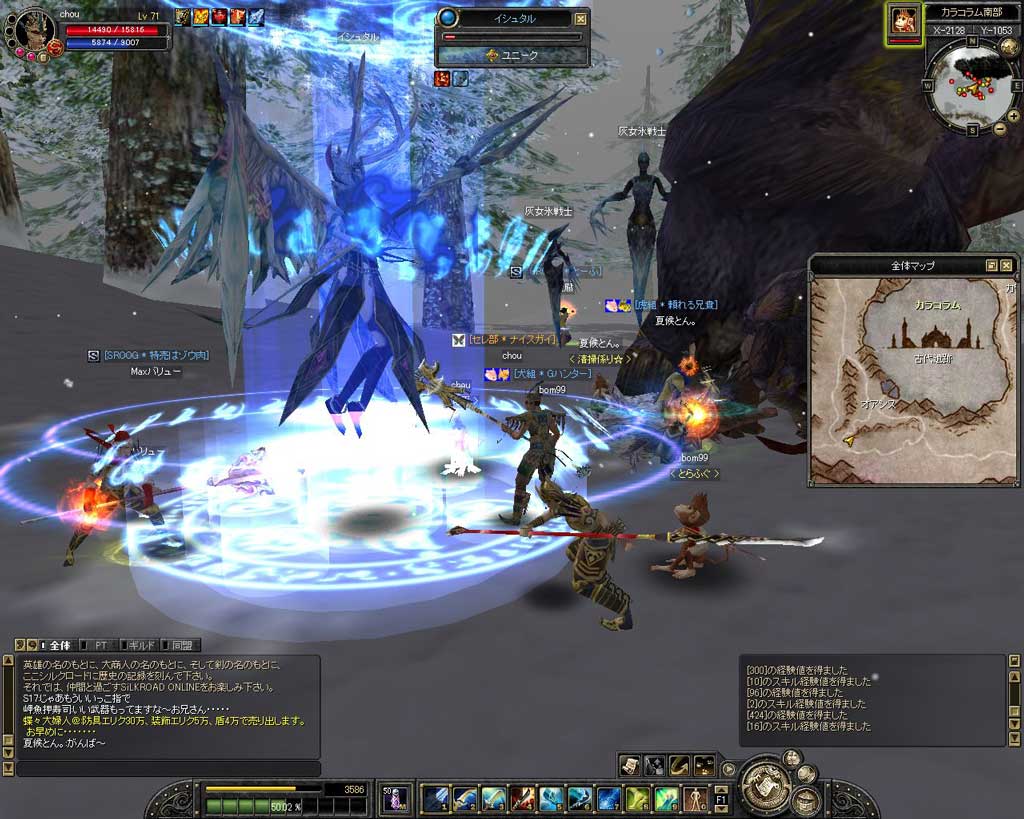Activate the skill in hotbar slot 1
Image resolution: width=1024 pixels, height=819 pixels.
coord(435,798)
